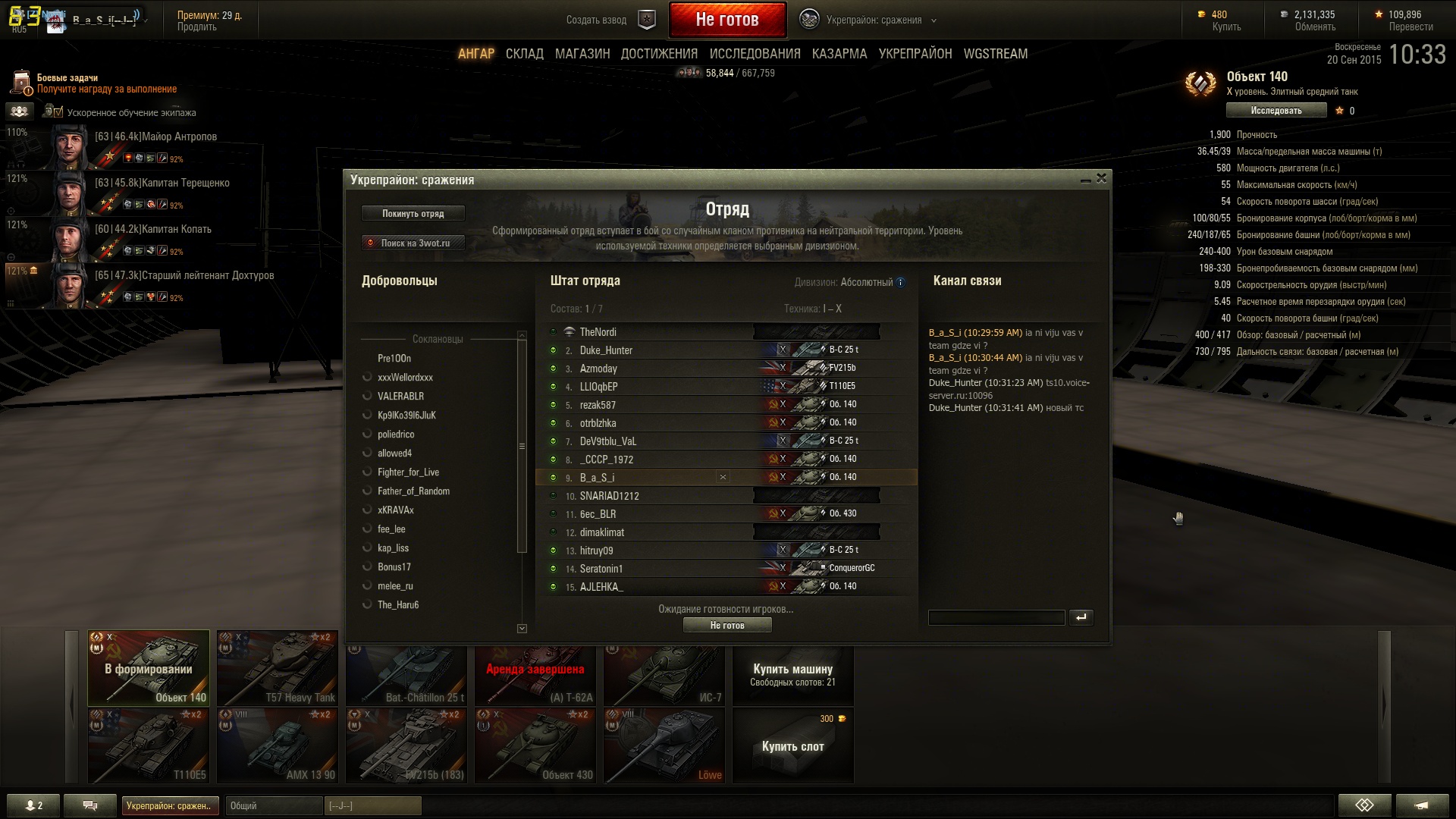Click the chat message input field
The image size is (1456, 819).
[x=996, y=618]
